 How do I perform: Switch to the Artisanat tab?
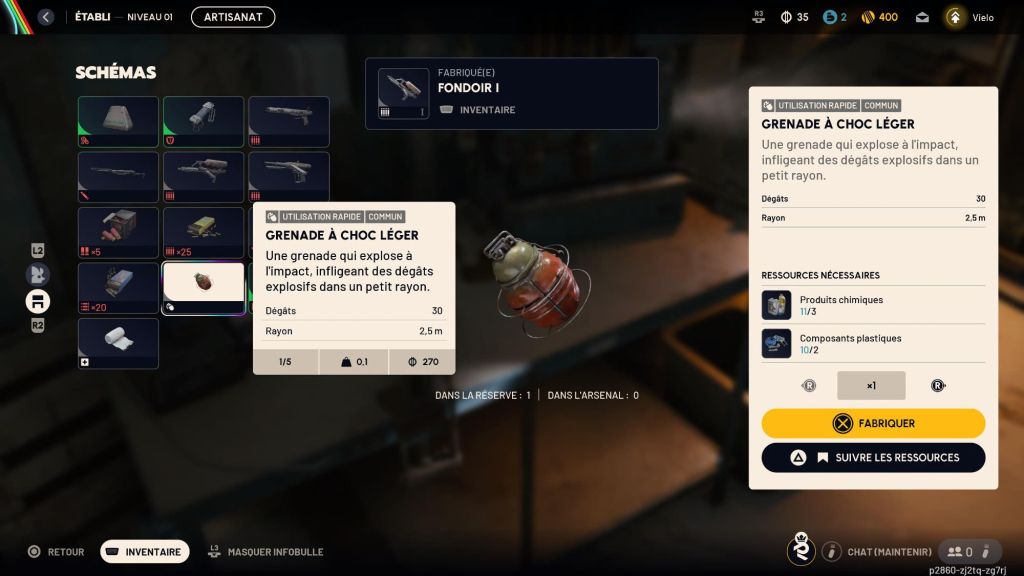point(233,17)
